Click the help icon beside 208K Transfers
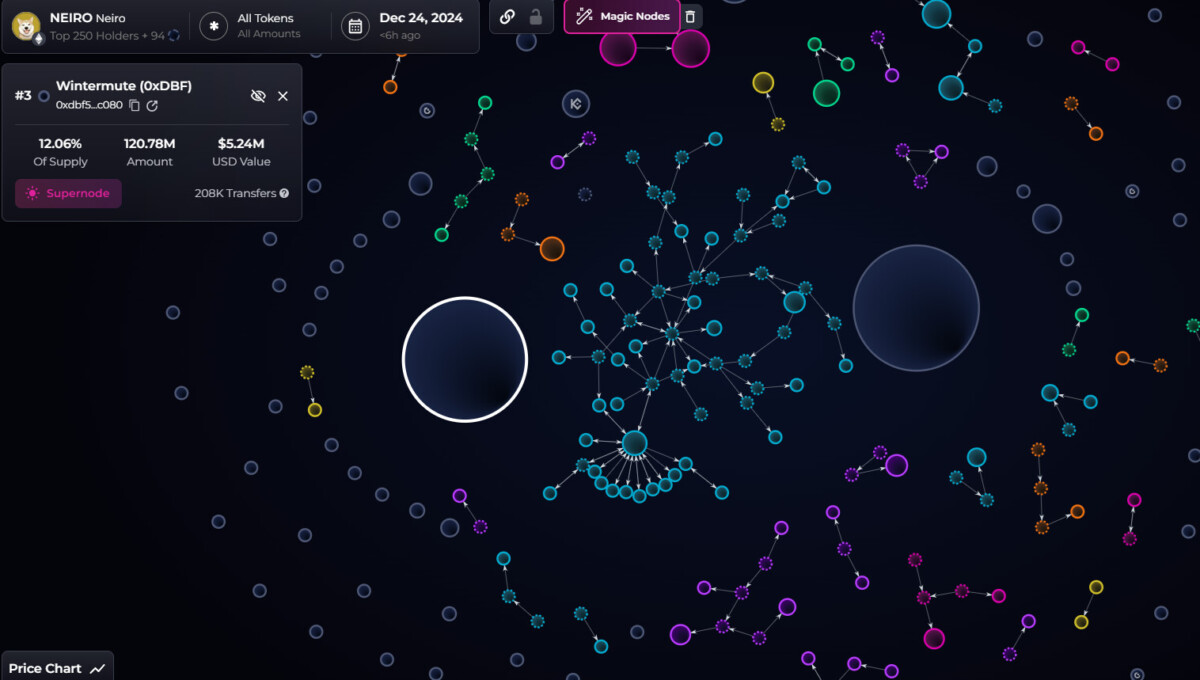 [x=285, y=193]
